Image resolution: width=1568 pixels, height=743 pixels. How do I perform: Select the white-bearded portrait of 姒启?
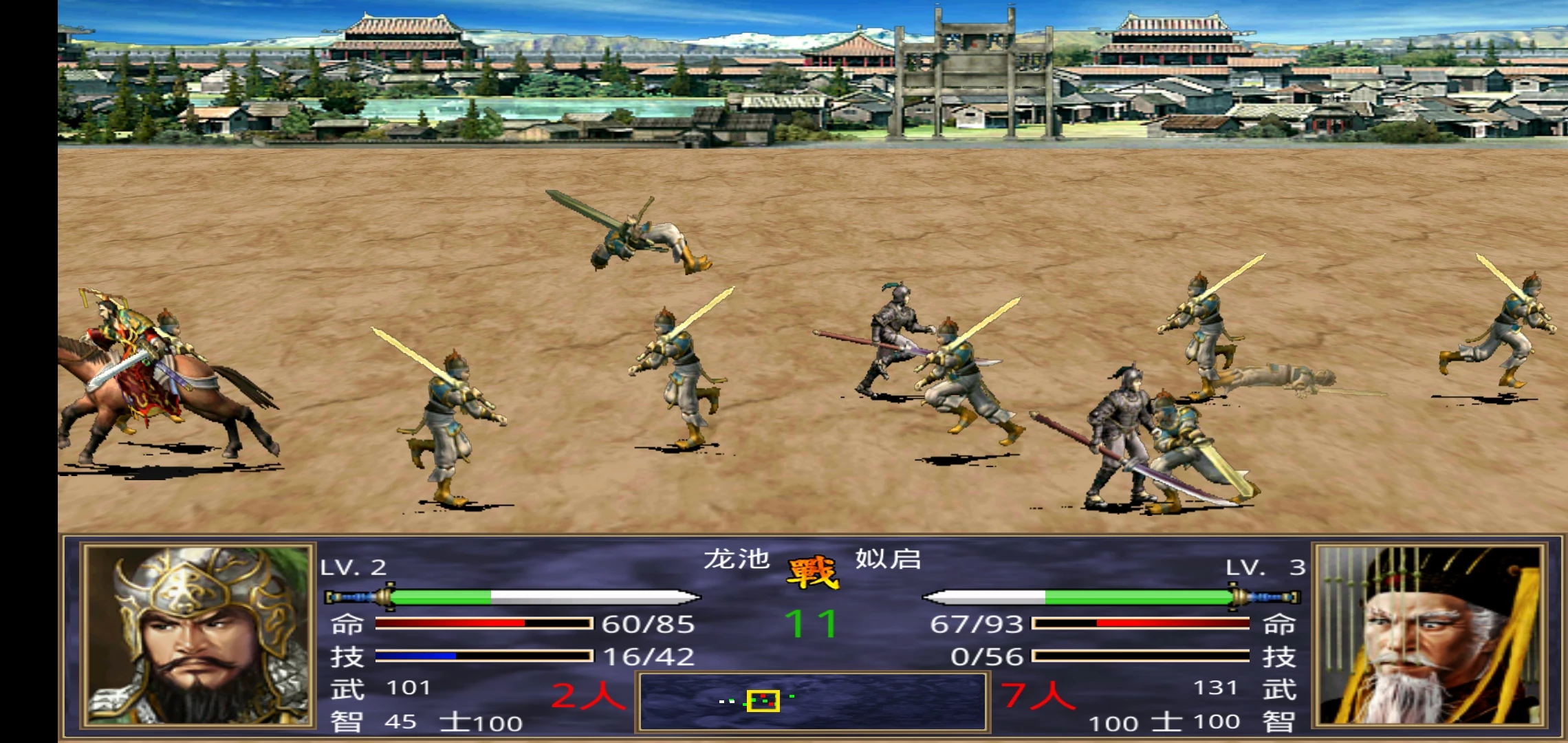1429,635
